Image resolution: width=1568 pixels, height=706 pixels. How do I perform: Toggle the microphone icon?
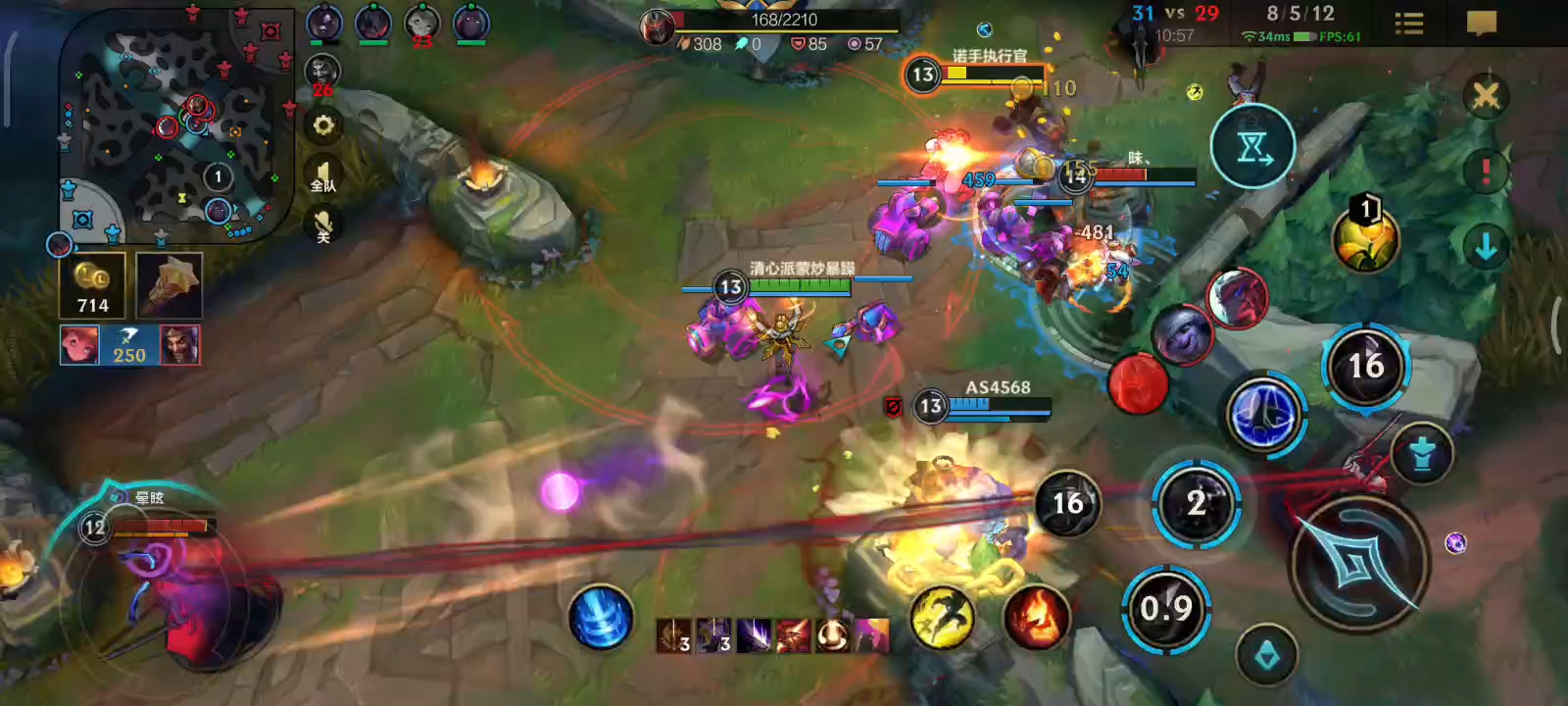click(x=323, y=227)
